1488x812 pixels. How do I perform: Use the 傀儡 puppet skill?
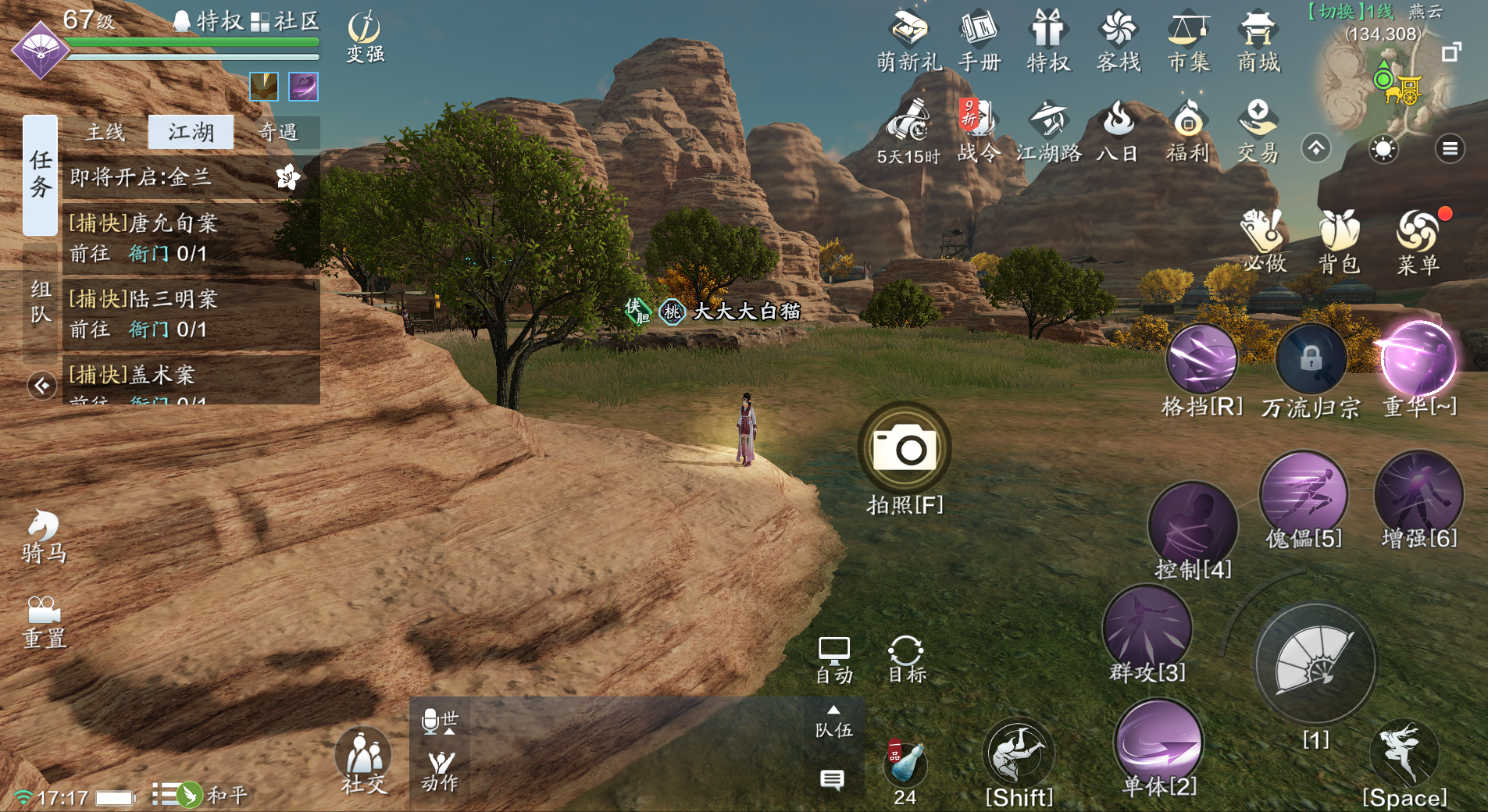click(1303, 494)
